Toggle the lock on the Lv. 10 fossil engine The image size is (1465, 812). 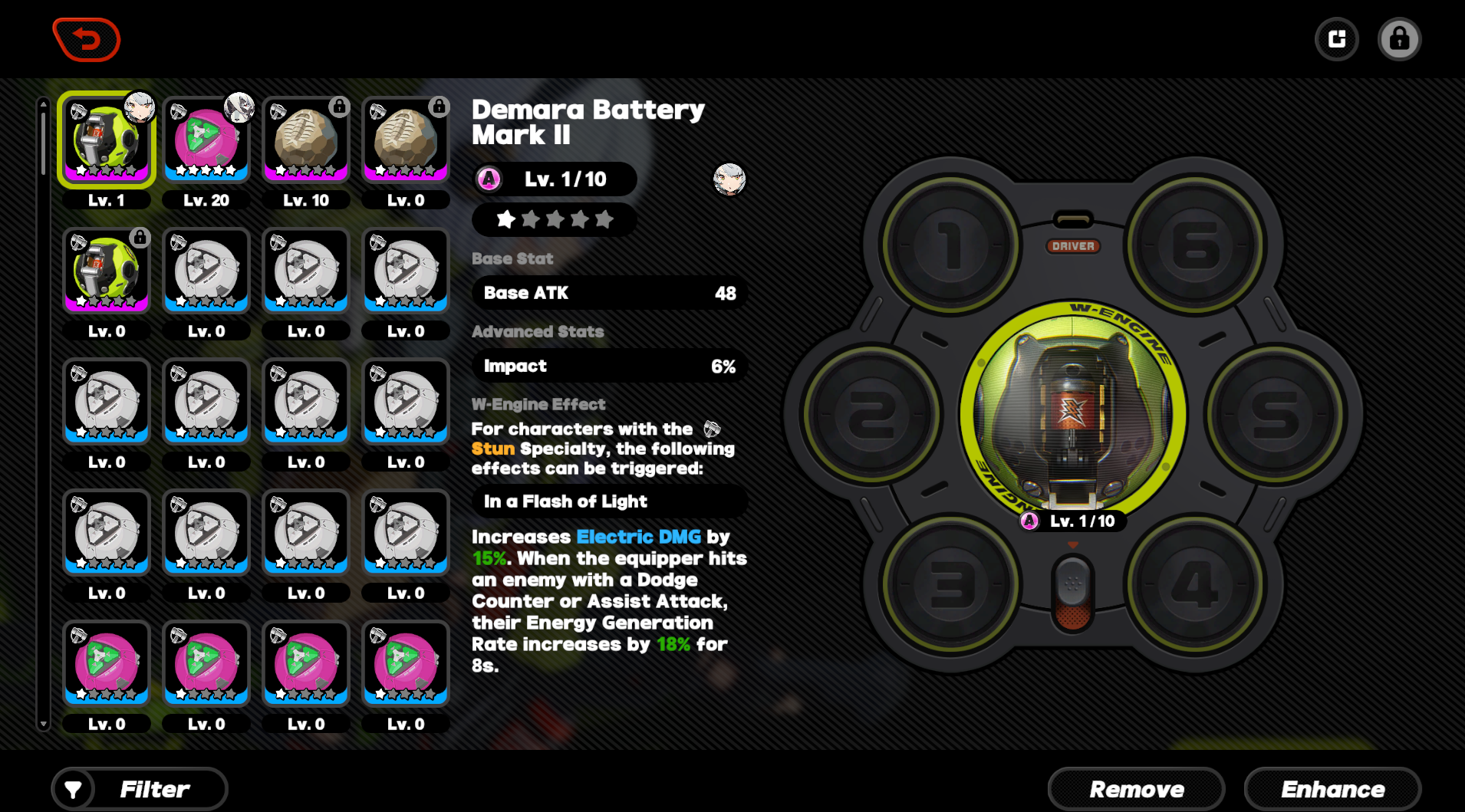point(340,107)
